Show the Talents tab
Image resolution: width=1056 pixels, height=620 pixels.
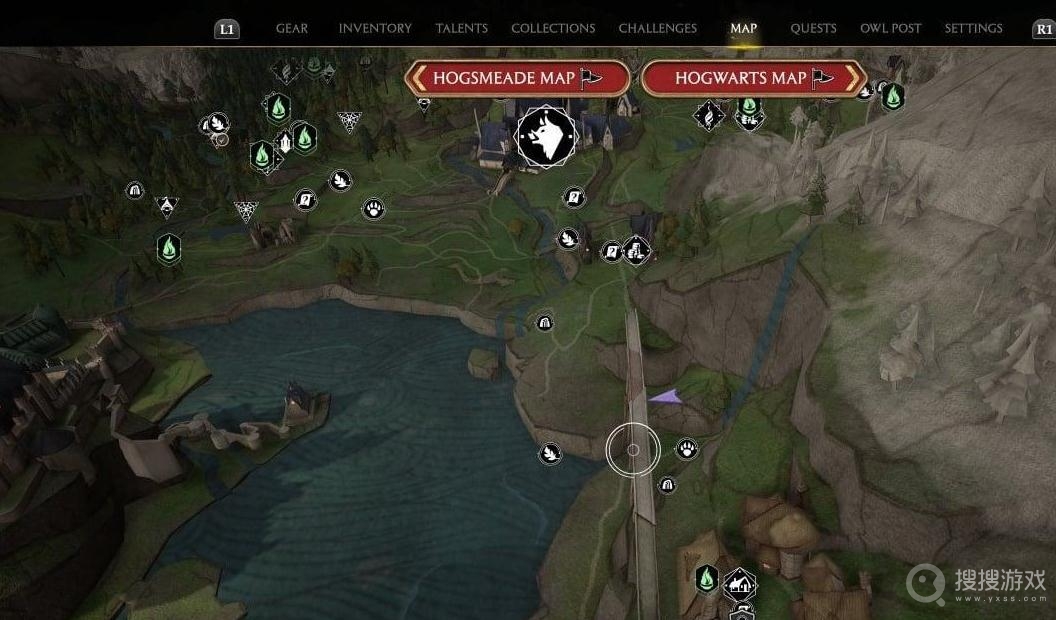pos(462,28)
